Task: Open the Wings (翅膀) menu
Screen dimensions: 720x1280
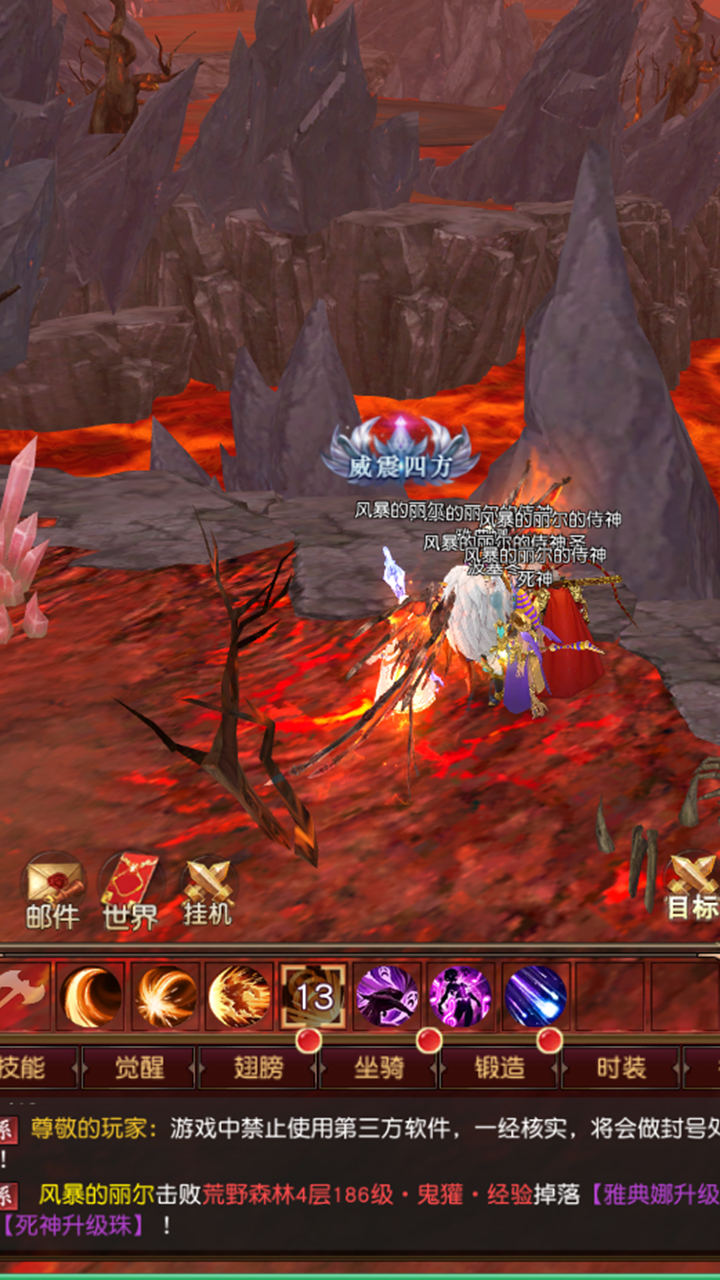Action: coord(259,1067)
